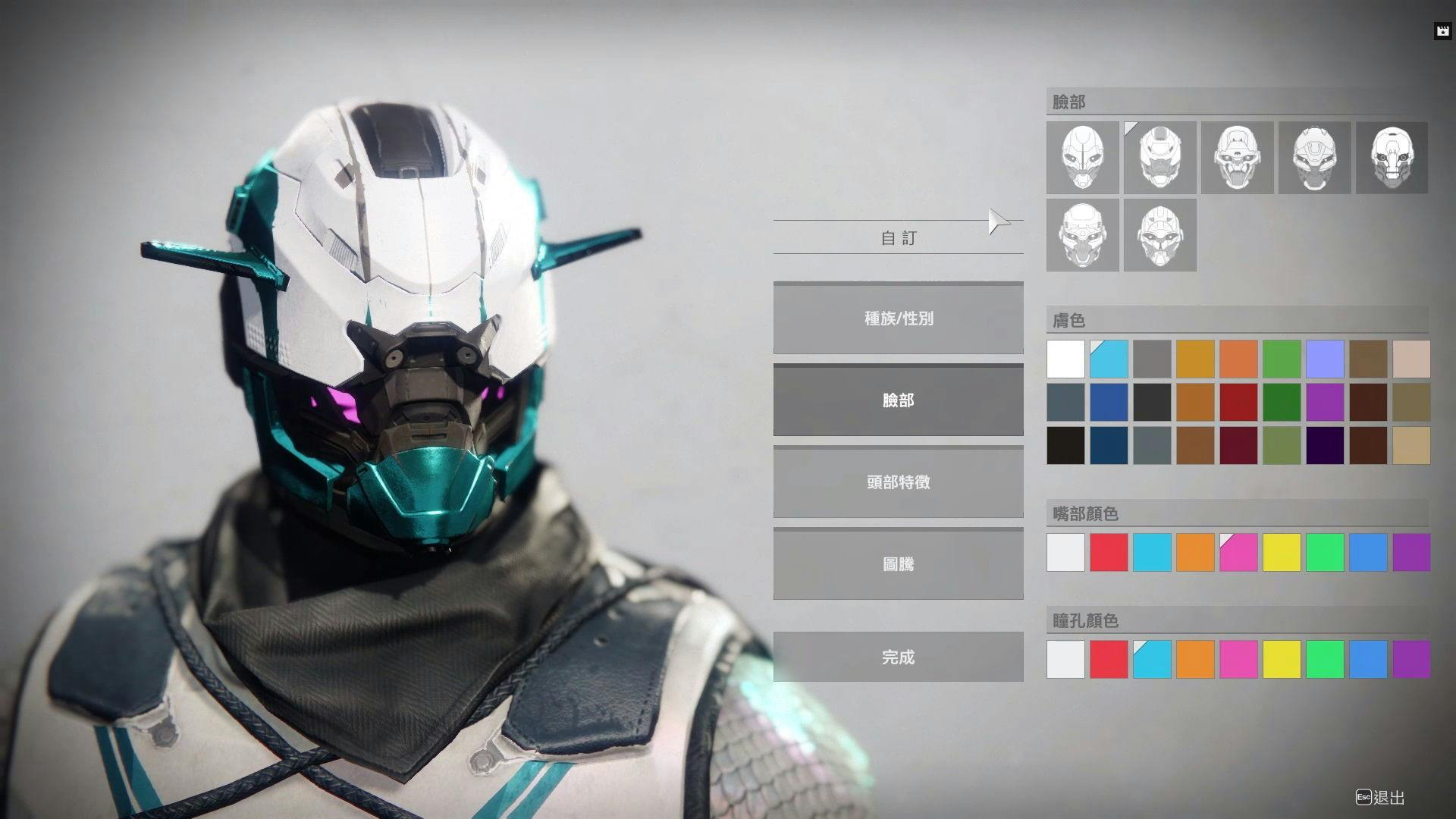Click the face thumbnail marked as selected
This screenshot has height=819, width=1456.
tap(1159, 158)
